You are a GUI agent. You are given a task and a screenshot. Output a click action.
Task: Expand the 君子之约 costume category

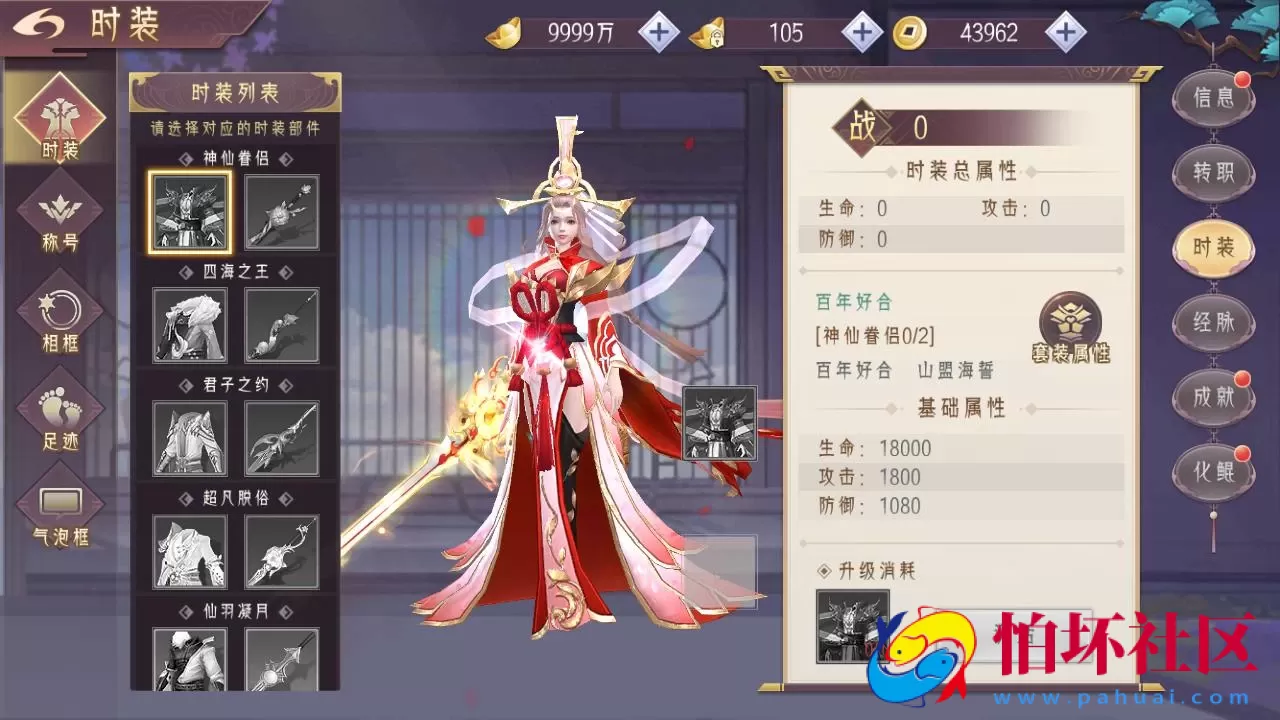click(234, 384)
